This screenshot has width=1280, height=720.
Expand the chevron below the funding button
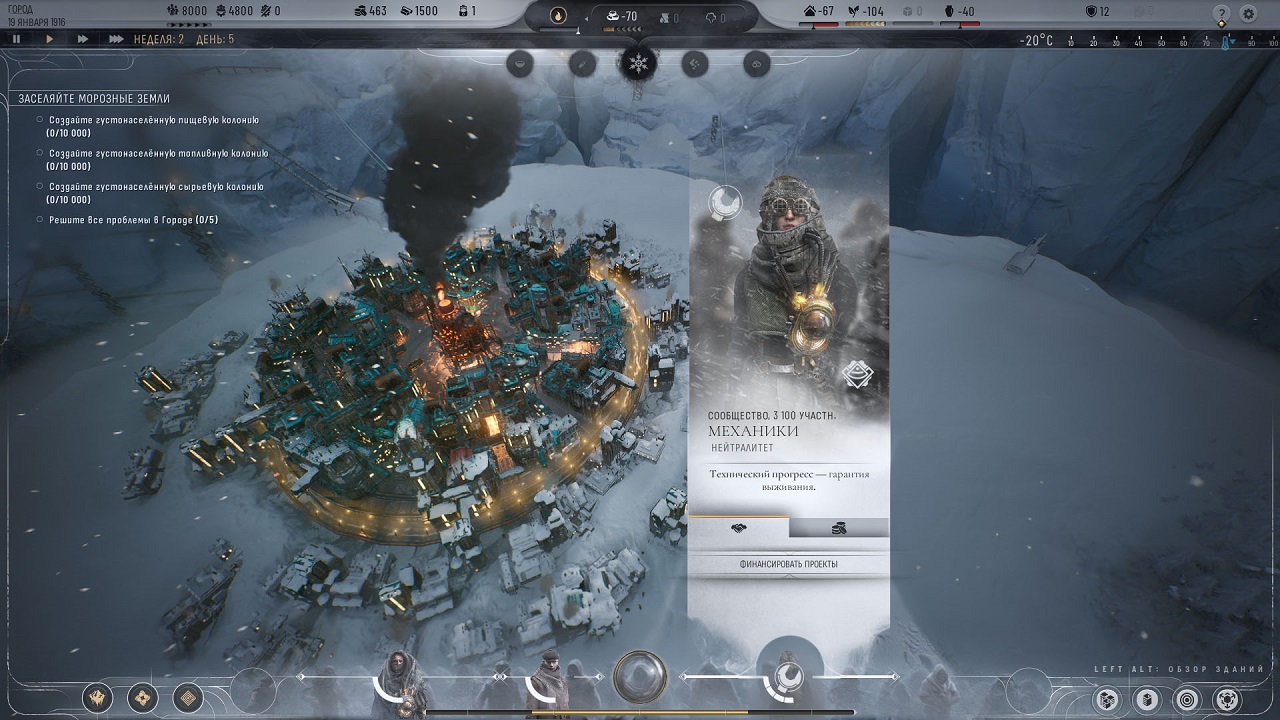(789, 576)
